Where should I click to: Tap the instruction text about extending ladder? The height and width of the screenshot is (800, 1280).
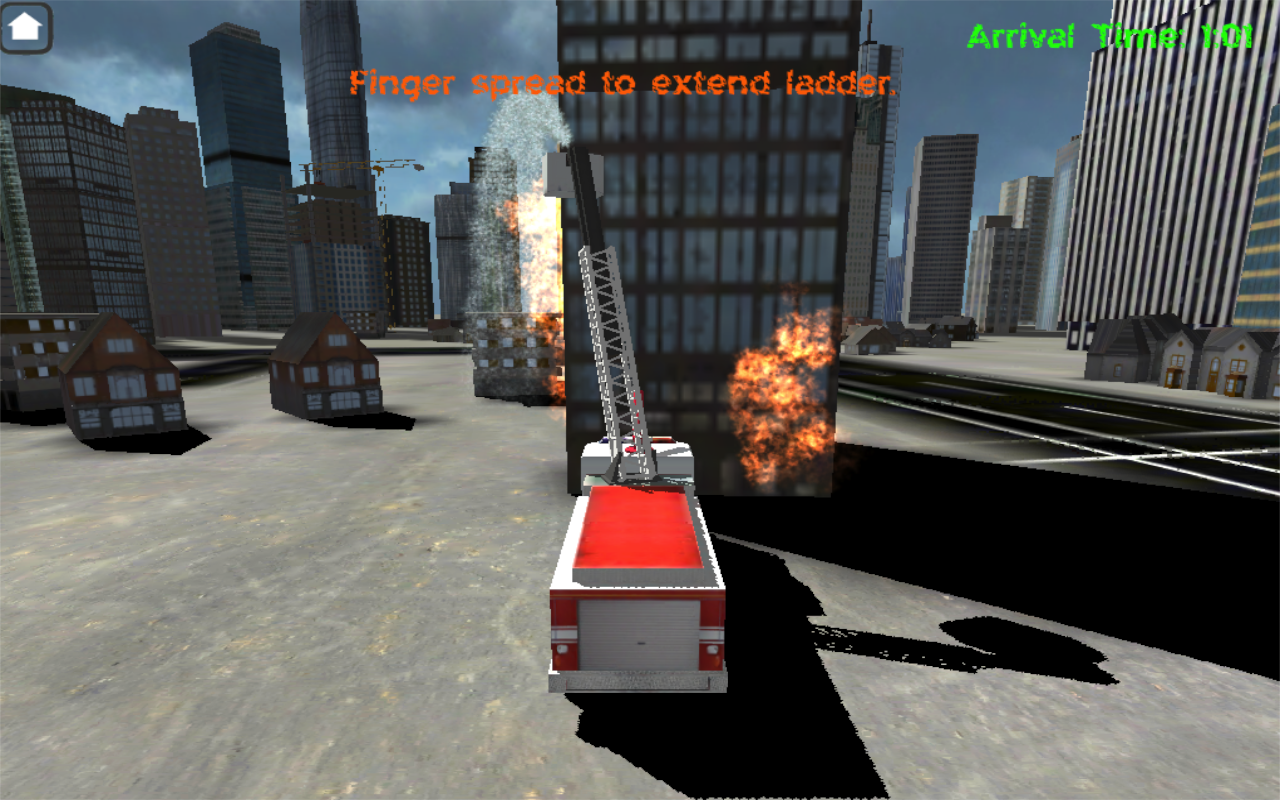(620, 84)
